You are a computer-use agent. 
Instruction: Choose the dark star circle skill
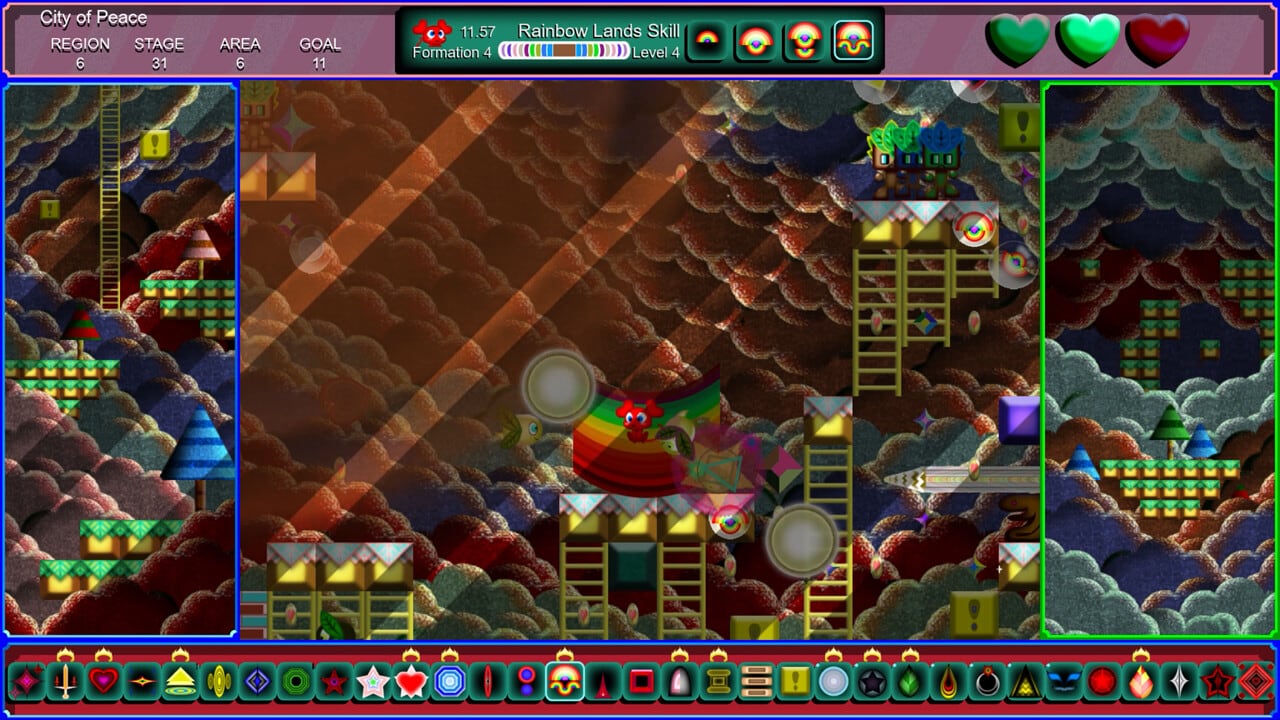pyautogui.click(x=872, y=682)
